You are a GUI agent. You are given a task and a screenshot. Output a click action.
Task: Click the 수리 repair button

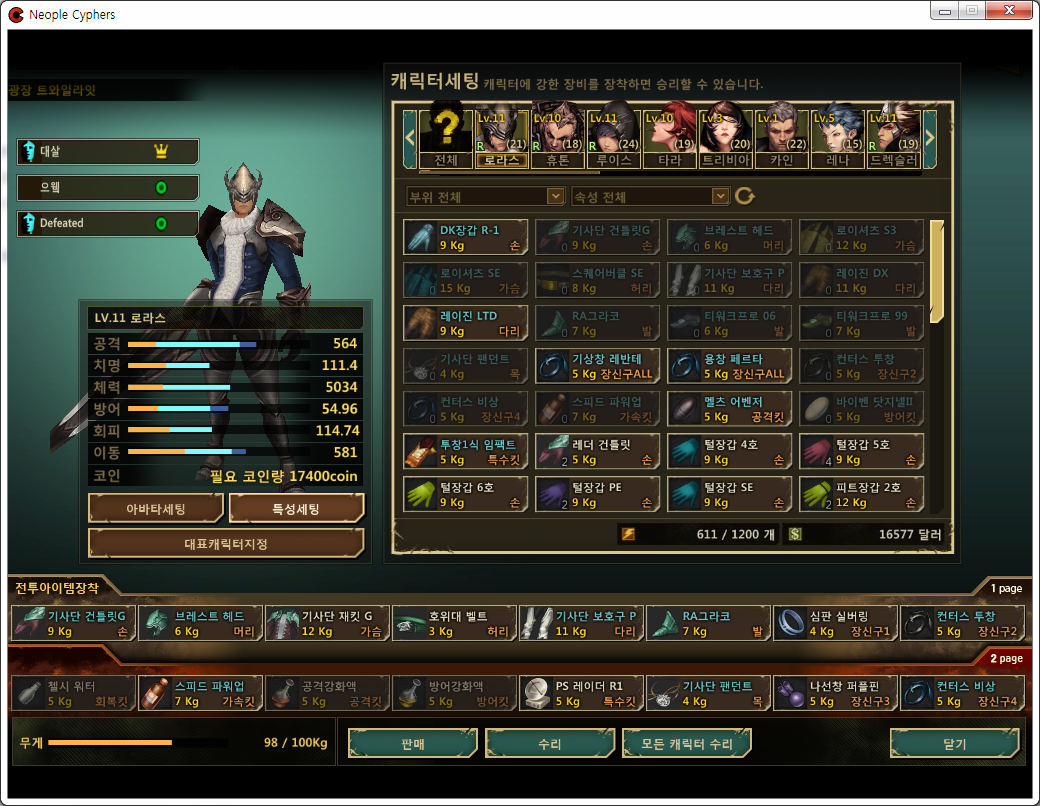[549, 744]
